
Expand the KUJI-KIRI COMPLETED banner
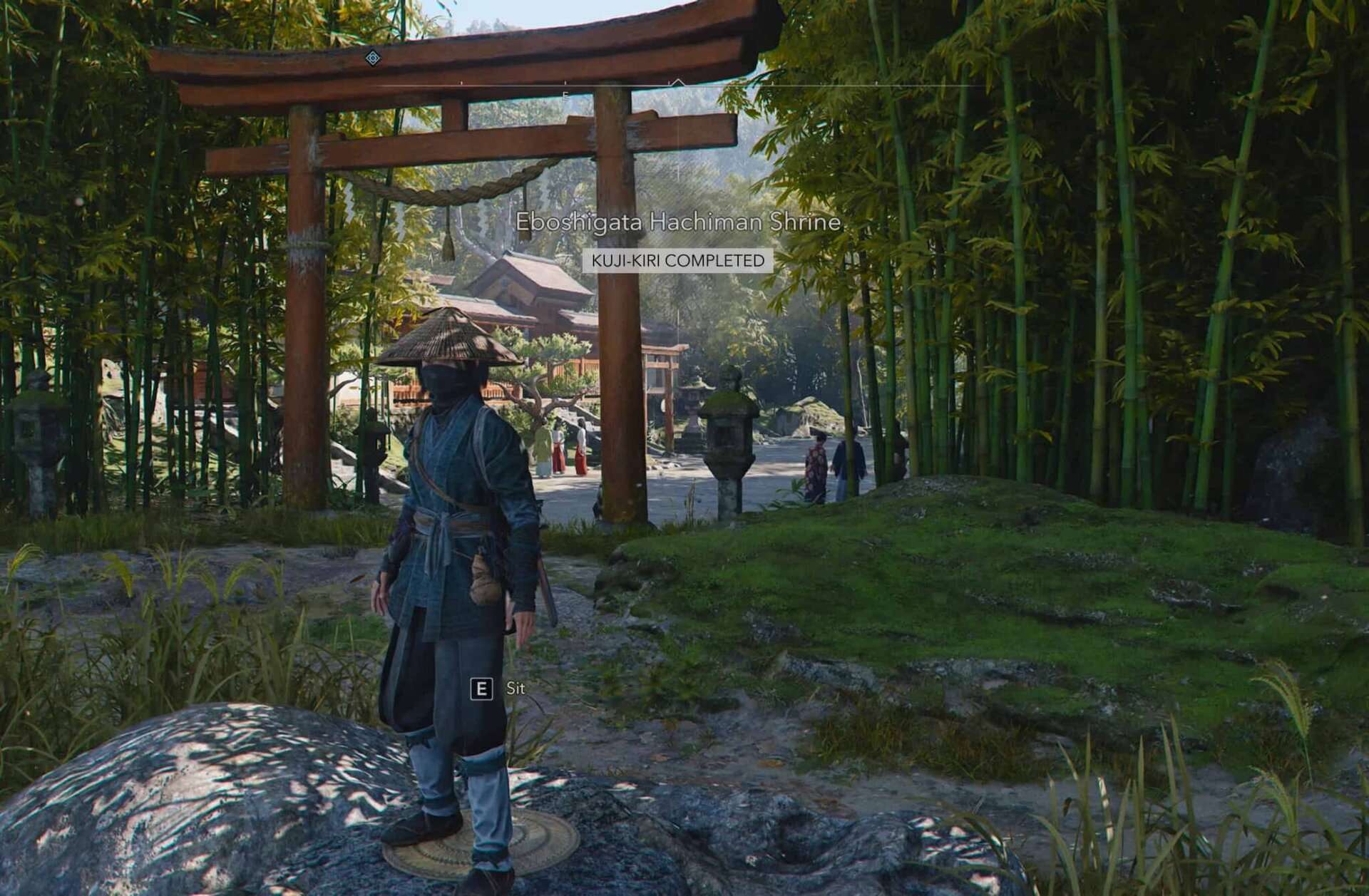pos(677,261)
